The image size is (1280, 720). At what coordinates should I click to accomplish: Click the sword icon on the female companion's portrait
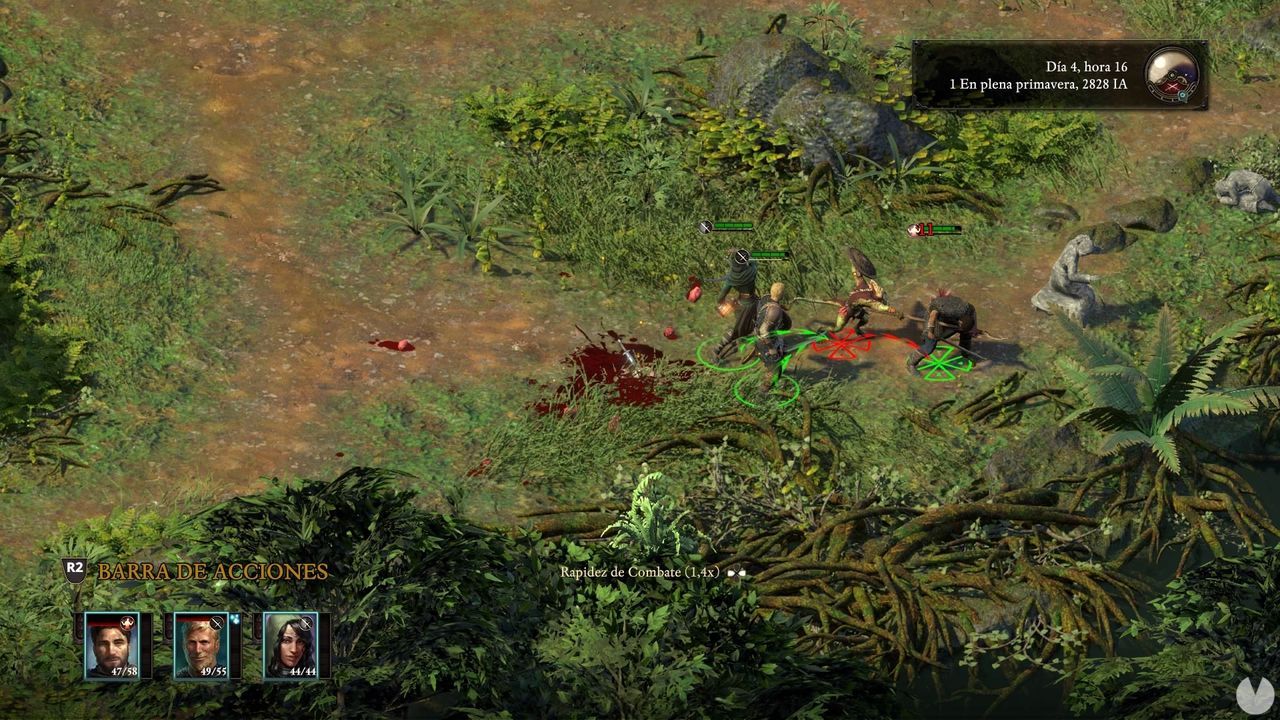point(307,622)
